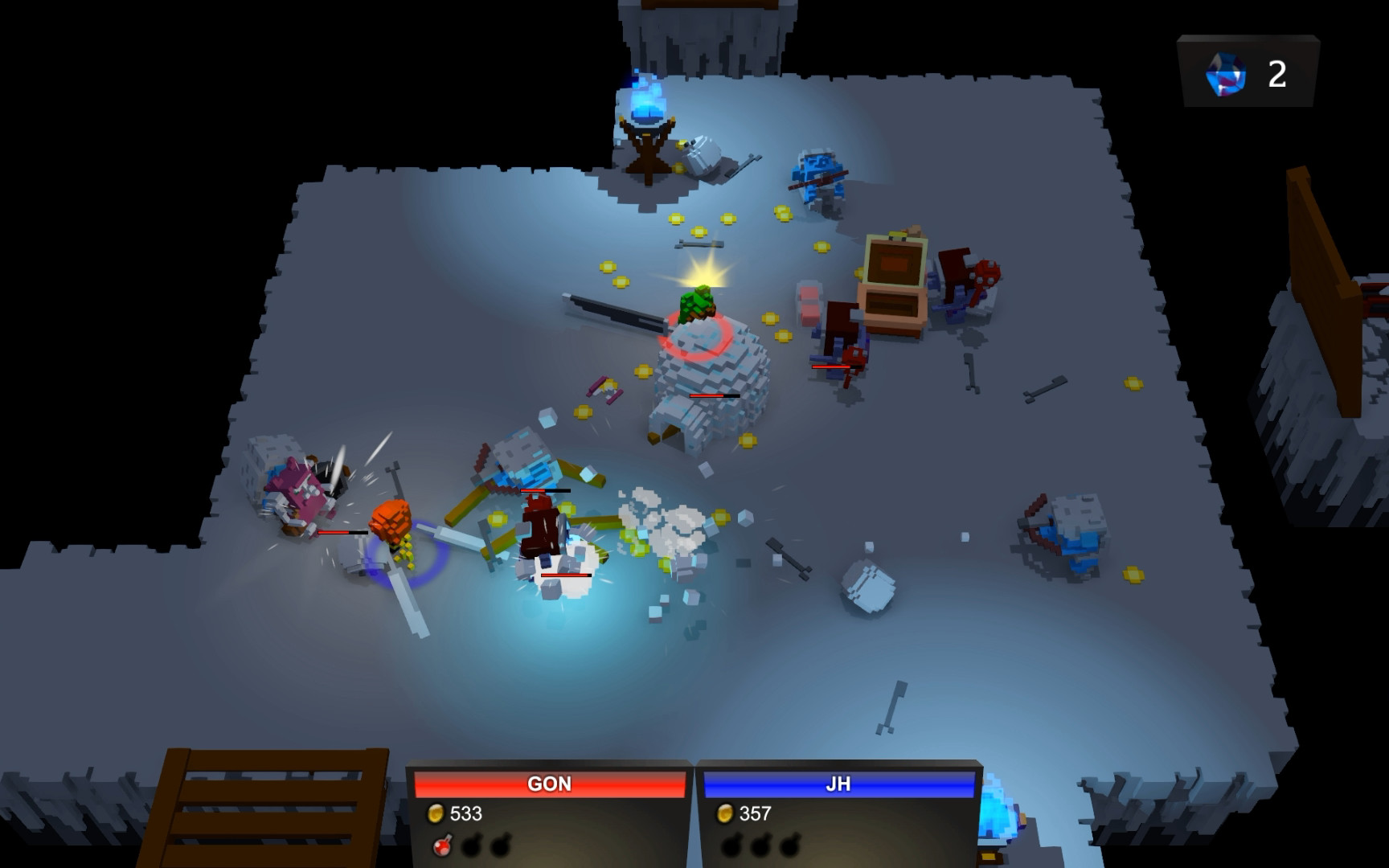Select the gold coin icon beside 357

point(726,812)
